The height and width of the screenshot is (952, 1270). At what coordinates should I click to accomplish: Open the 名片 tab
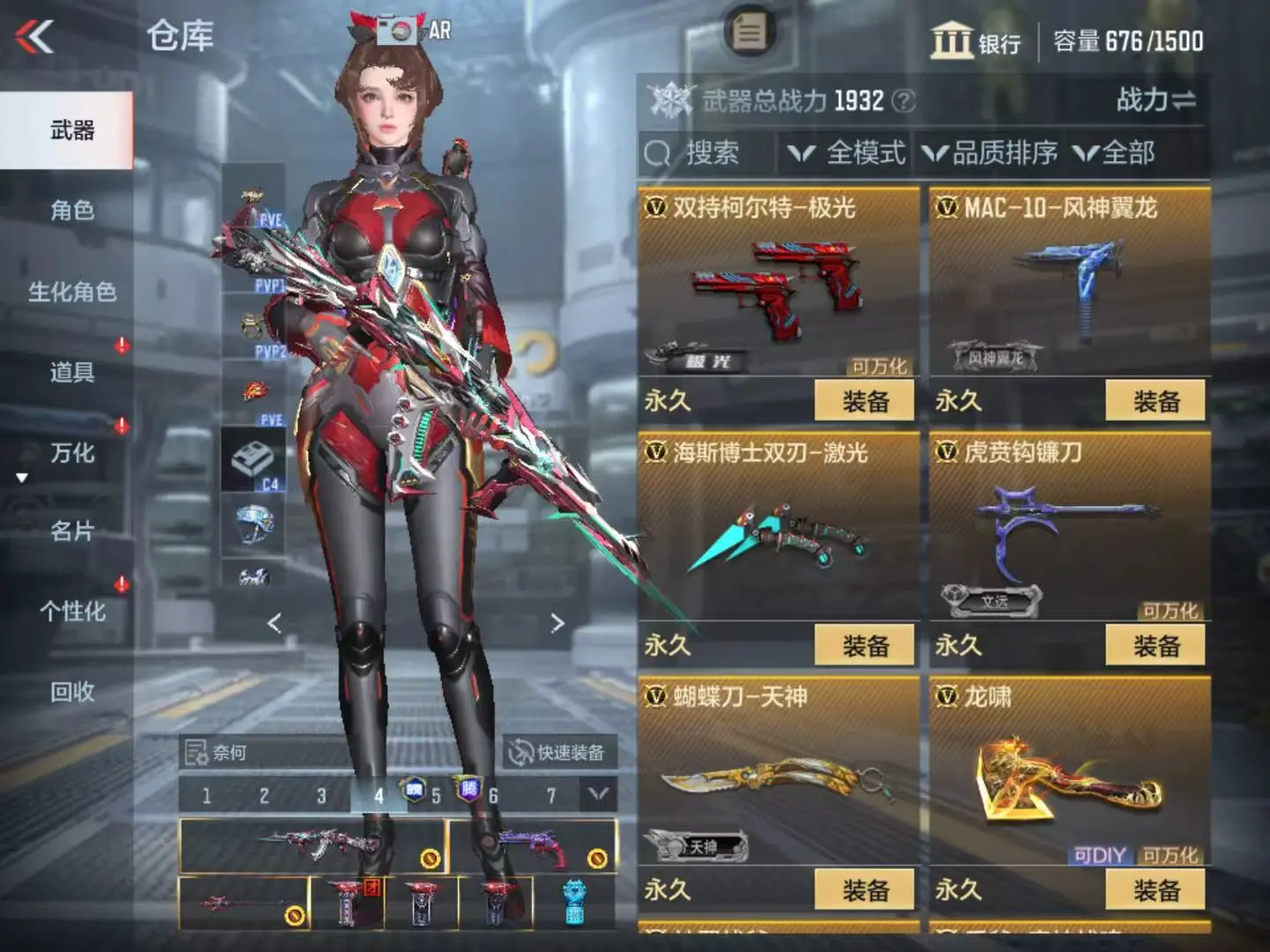(71, 532)
